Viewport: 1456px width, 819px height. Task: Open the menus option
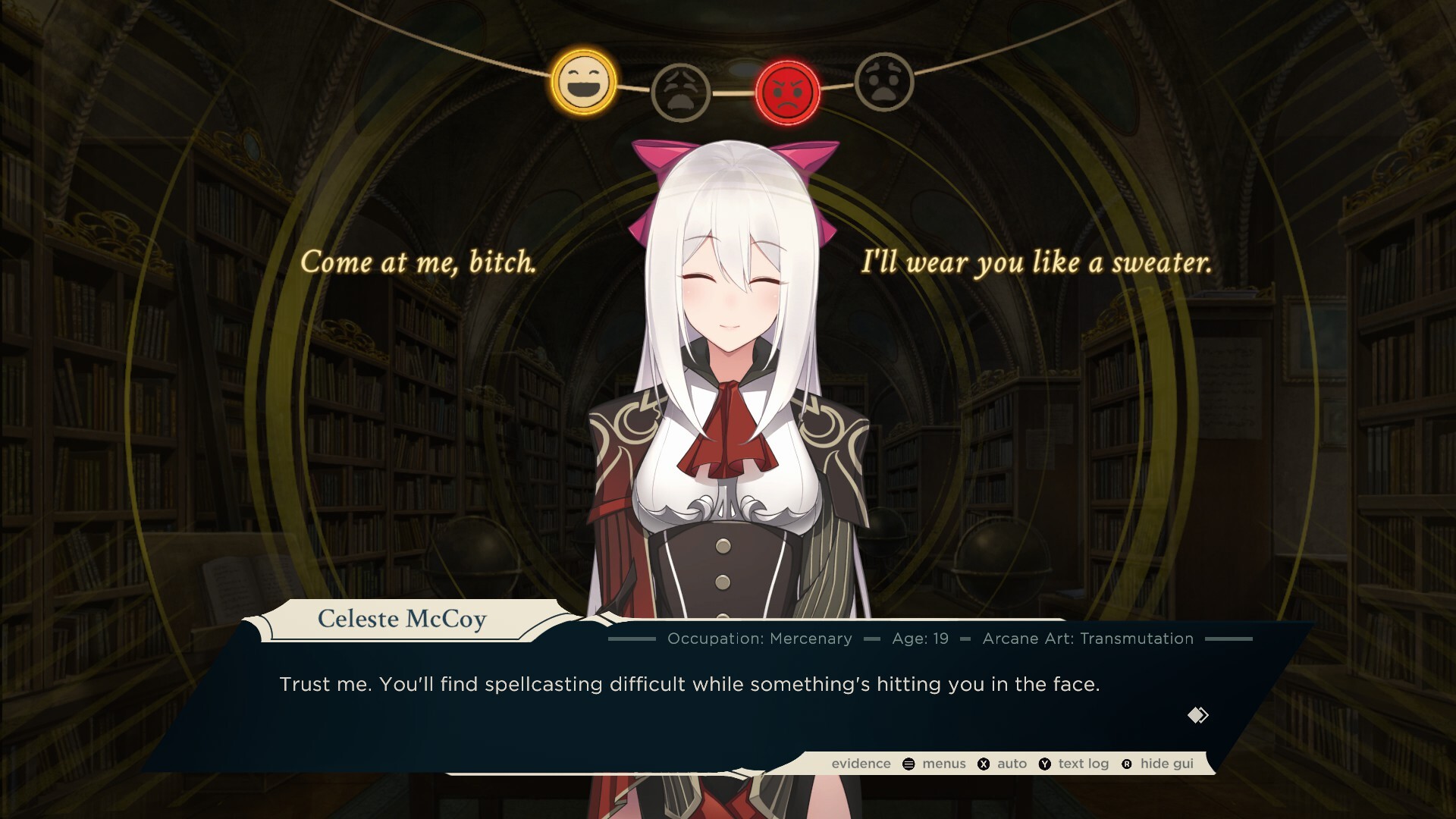tap(935, 764)
